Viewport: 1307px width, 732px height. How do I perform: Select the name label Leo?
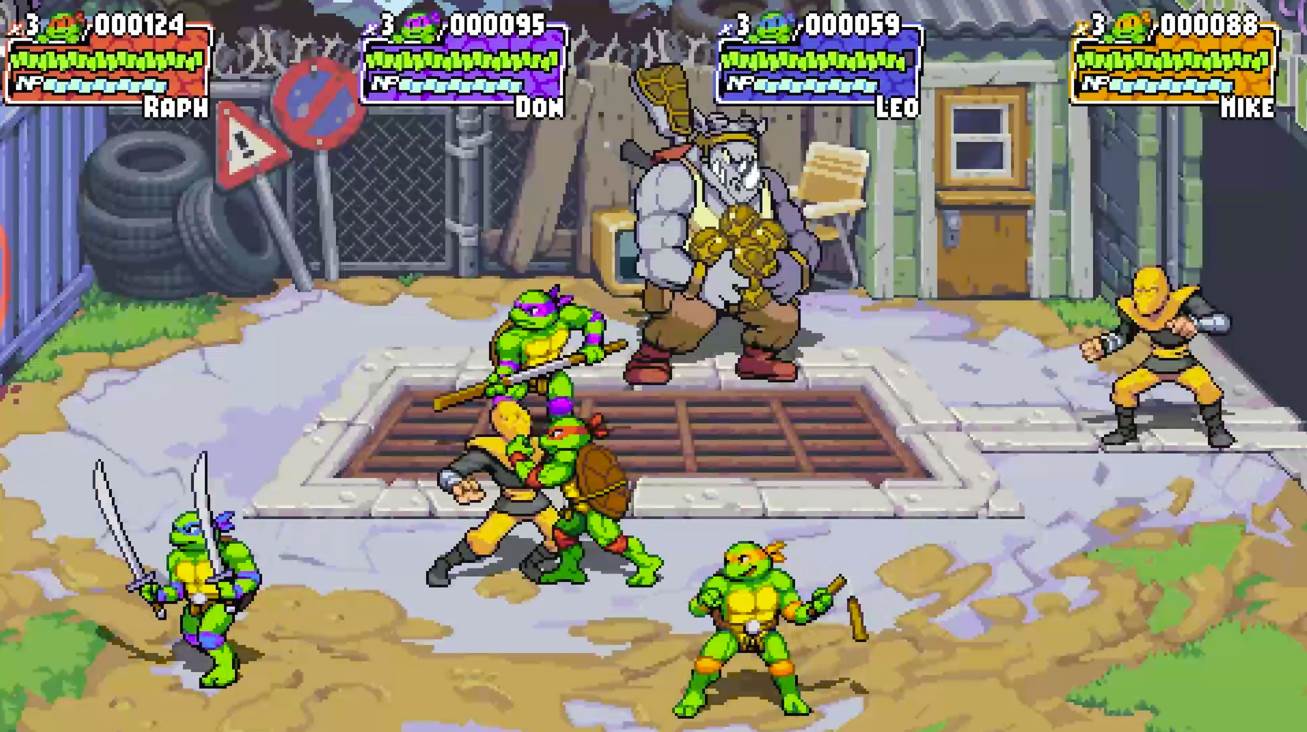[x=896, y=105]
